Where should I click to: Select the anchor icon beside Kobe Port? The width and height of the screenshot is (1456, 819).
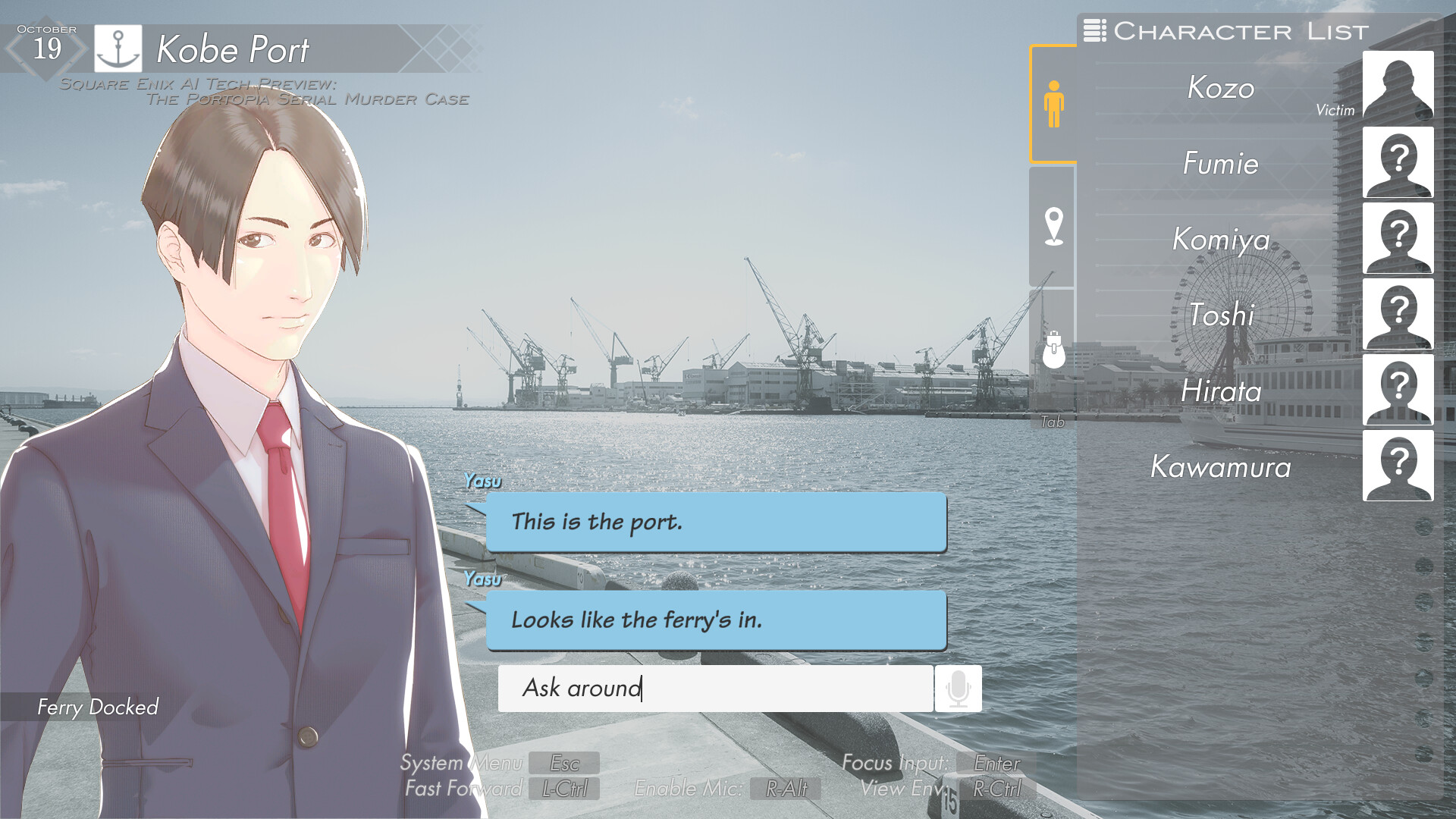118,47
